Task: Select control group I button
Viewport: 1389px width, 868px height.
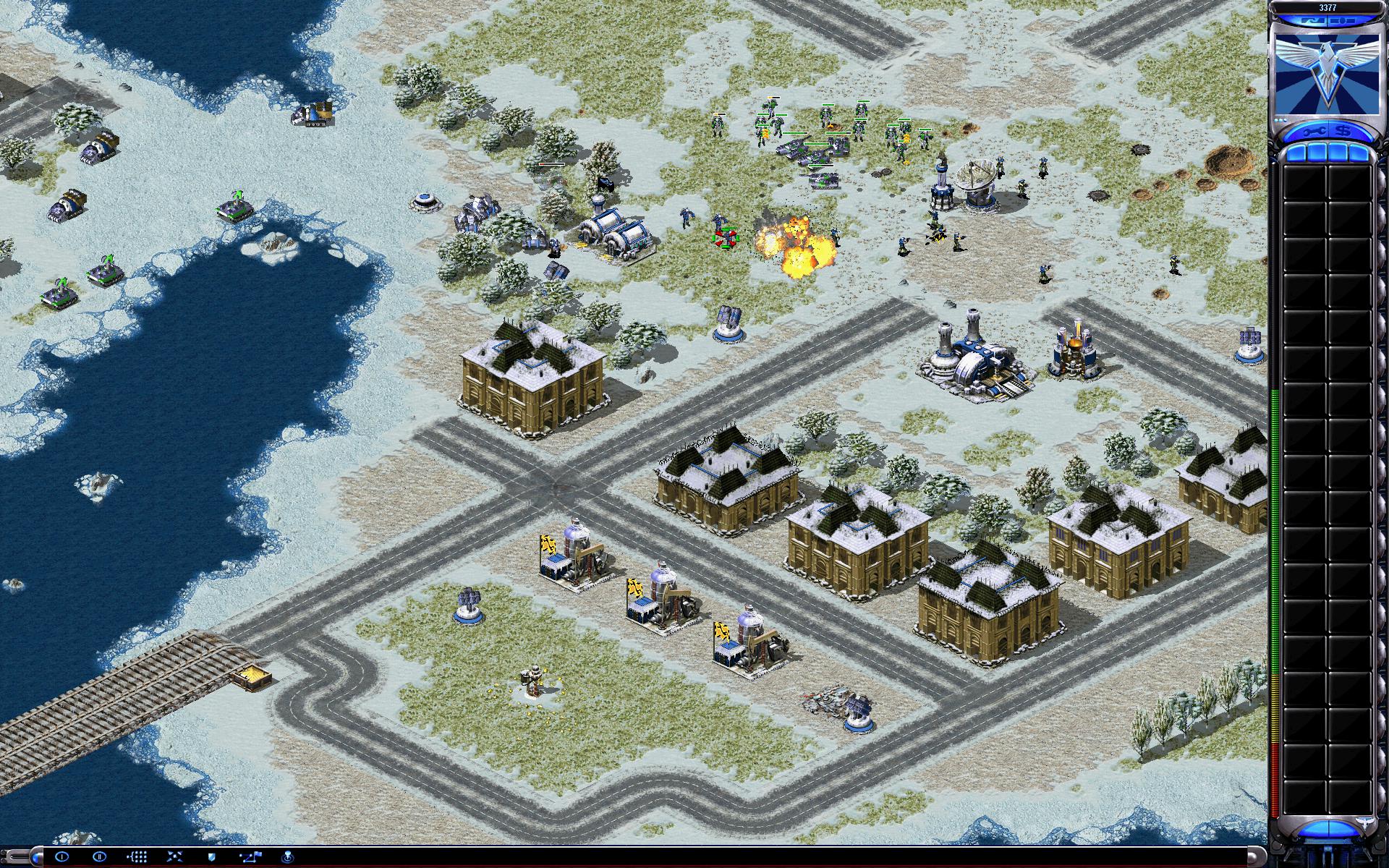Action: coord(62,856)
